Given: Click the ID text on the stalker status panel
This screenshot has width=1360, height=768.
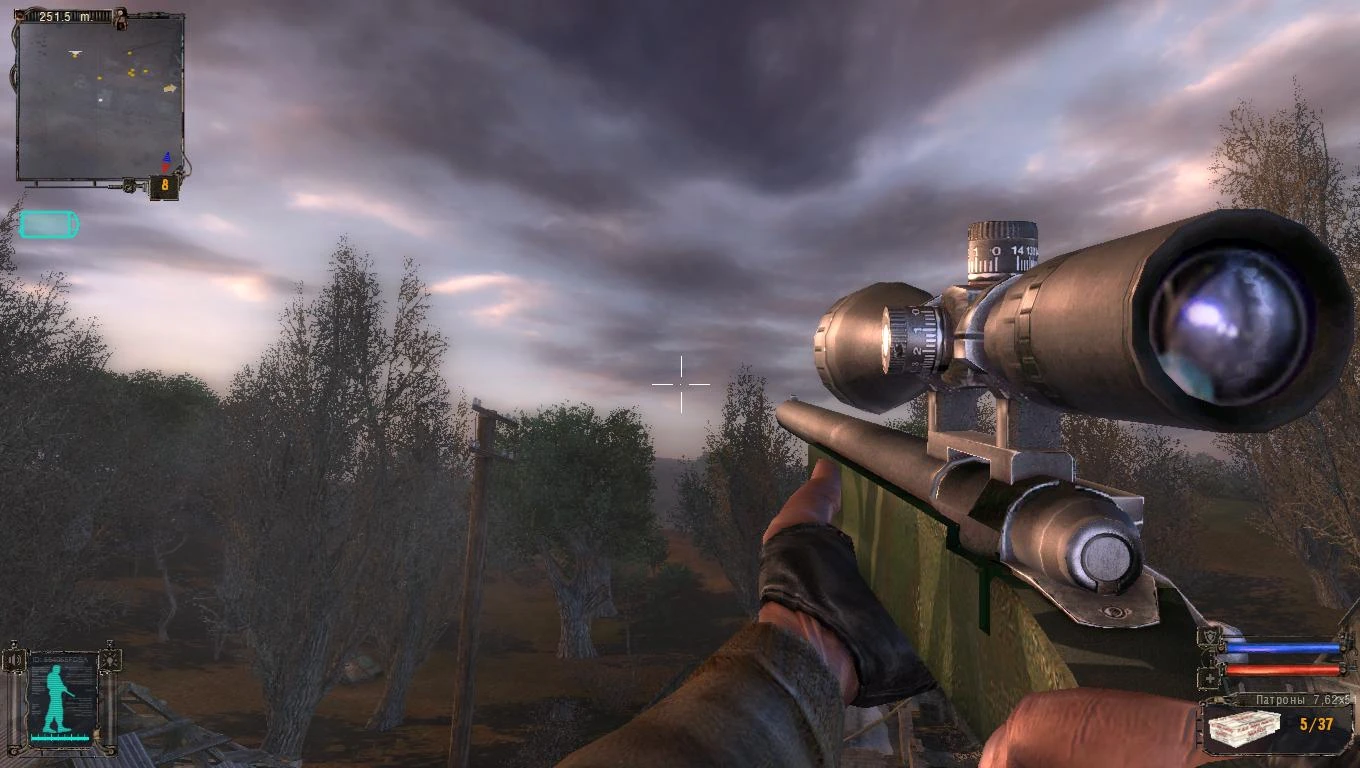Looking at the screenshot, I should pyautogui.click(x=58, y=658).
